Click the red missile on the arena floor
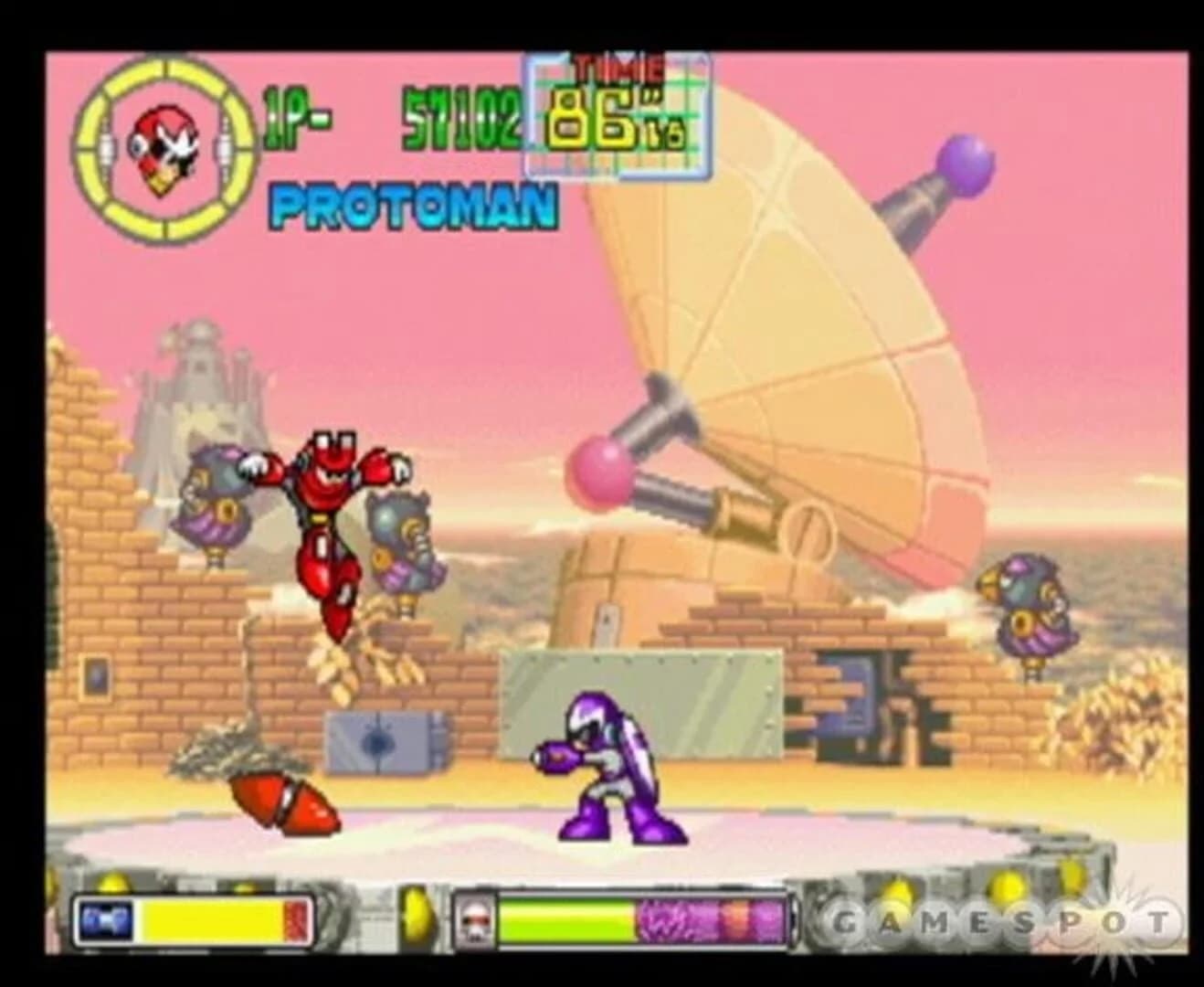This screenshot has width=1204, height=987. (x=283, y=800)
